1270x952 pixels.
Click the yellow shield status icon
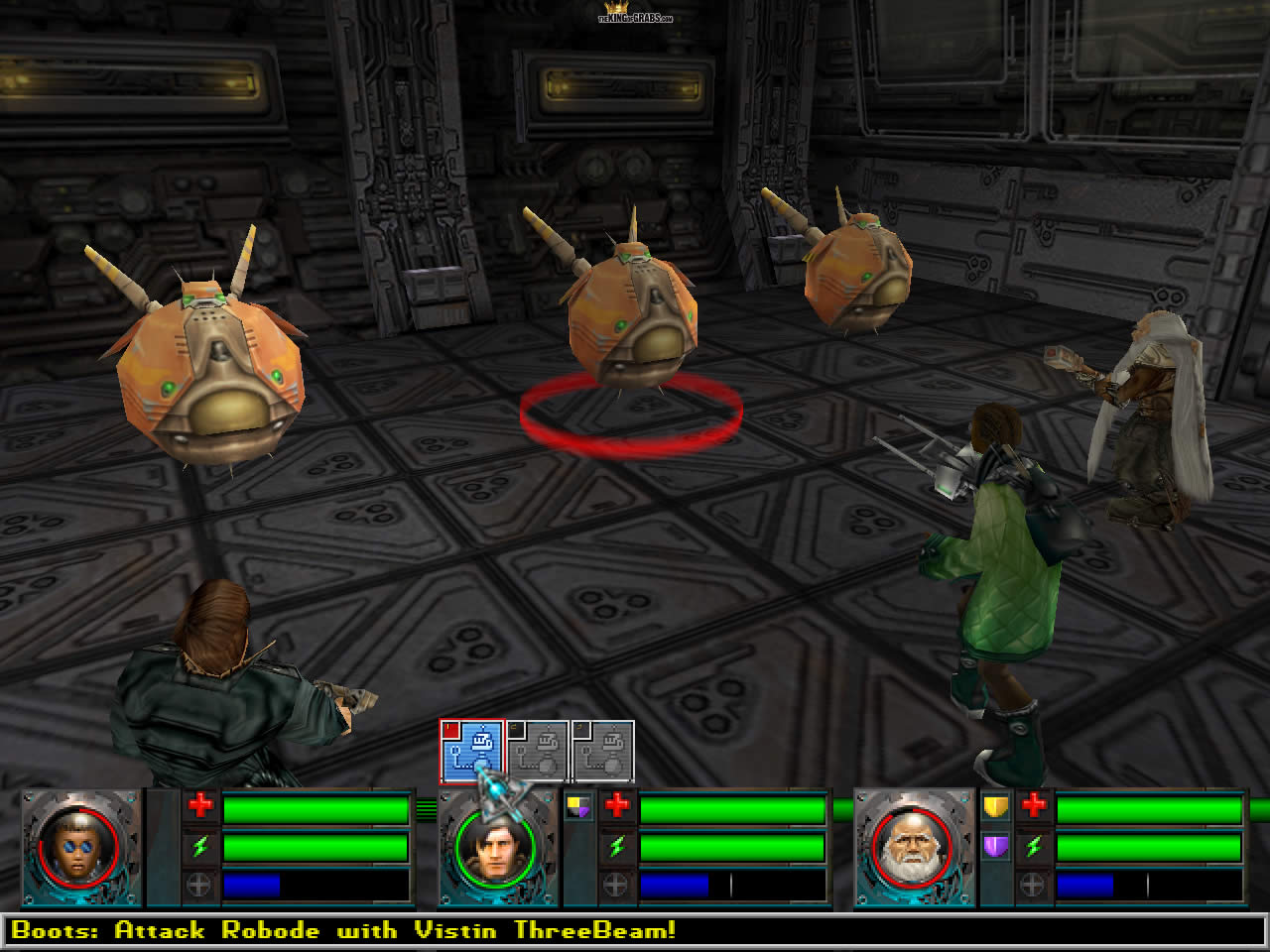pyautogui.click(x=995, y=807)
